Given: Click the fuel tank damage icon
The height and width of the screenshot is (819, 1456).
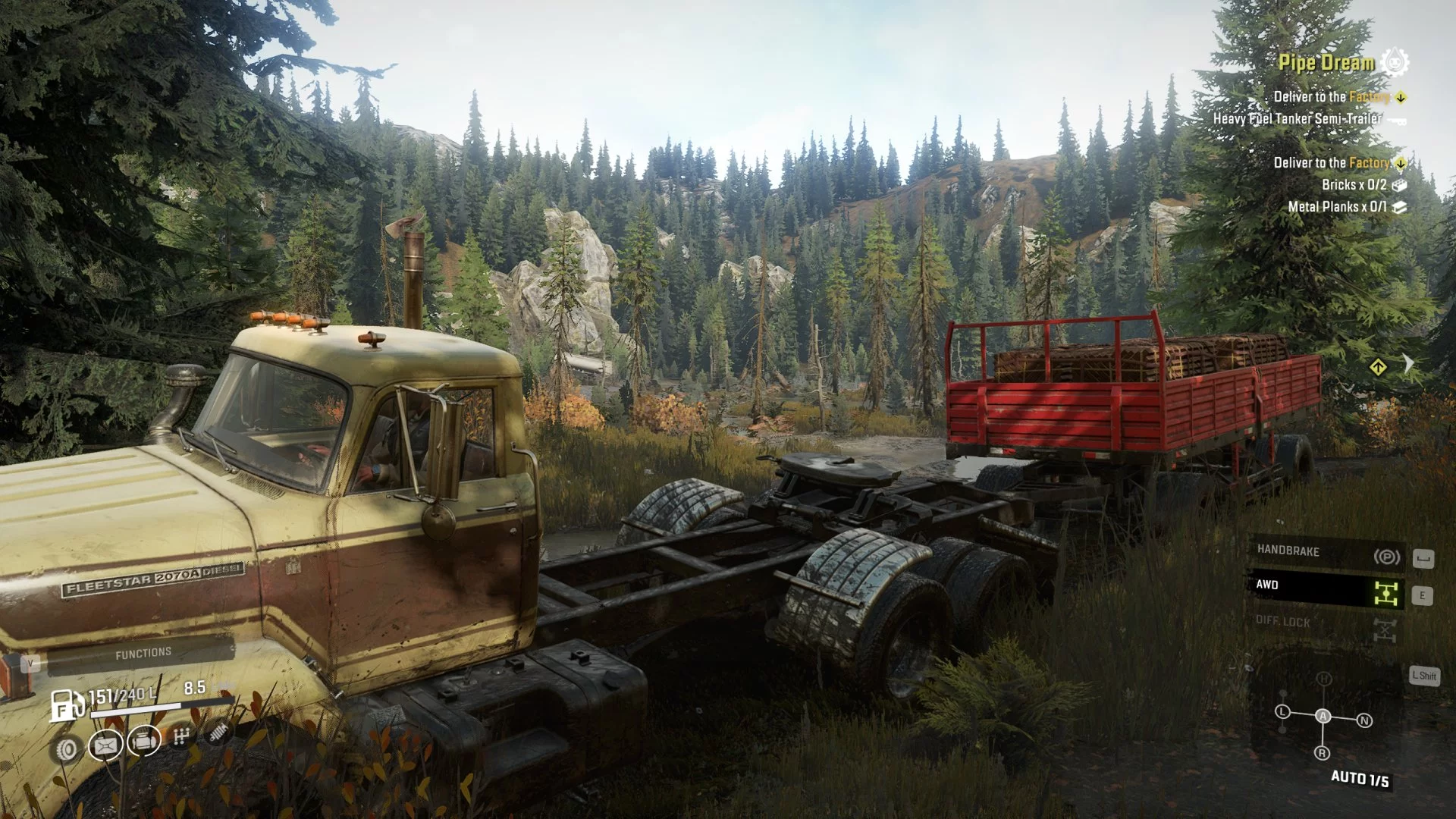Looking at the screenshot, I should (x=105, y=745).
